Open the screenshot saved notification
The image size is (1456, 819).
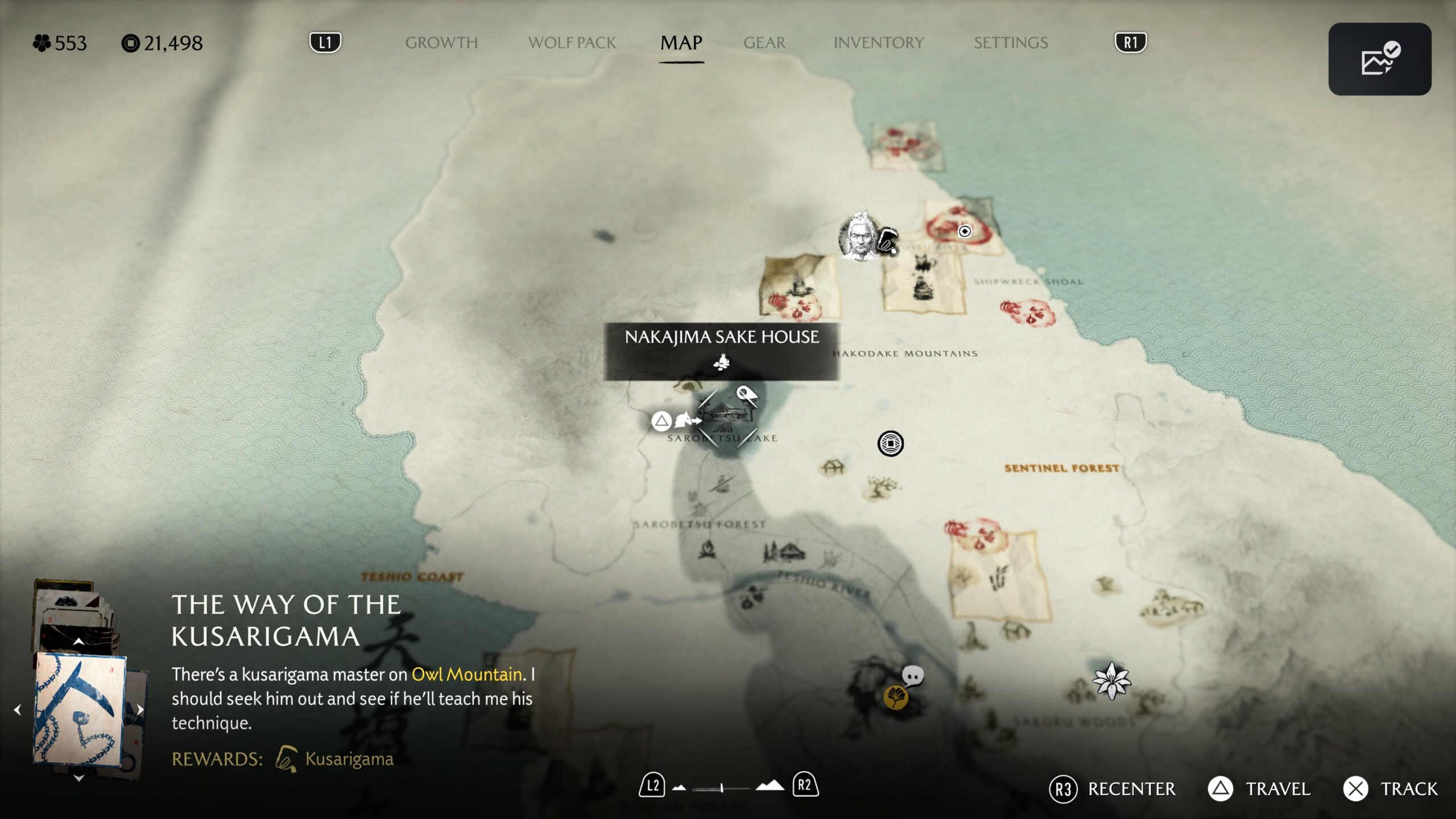pos(1379,59)
